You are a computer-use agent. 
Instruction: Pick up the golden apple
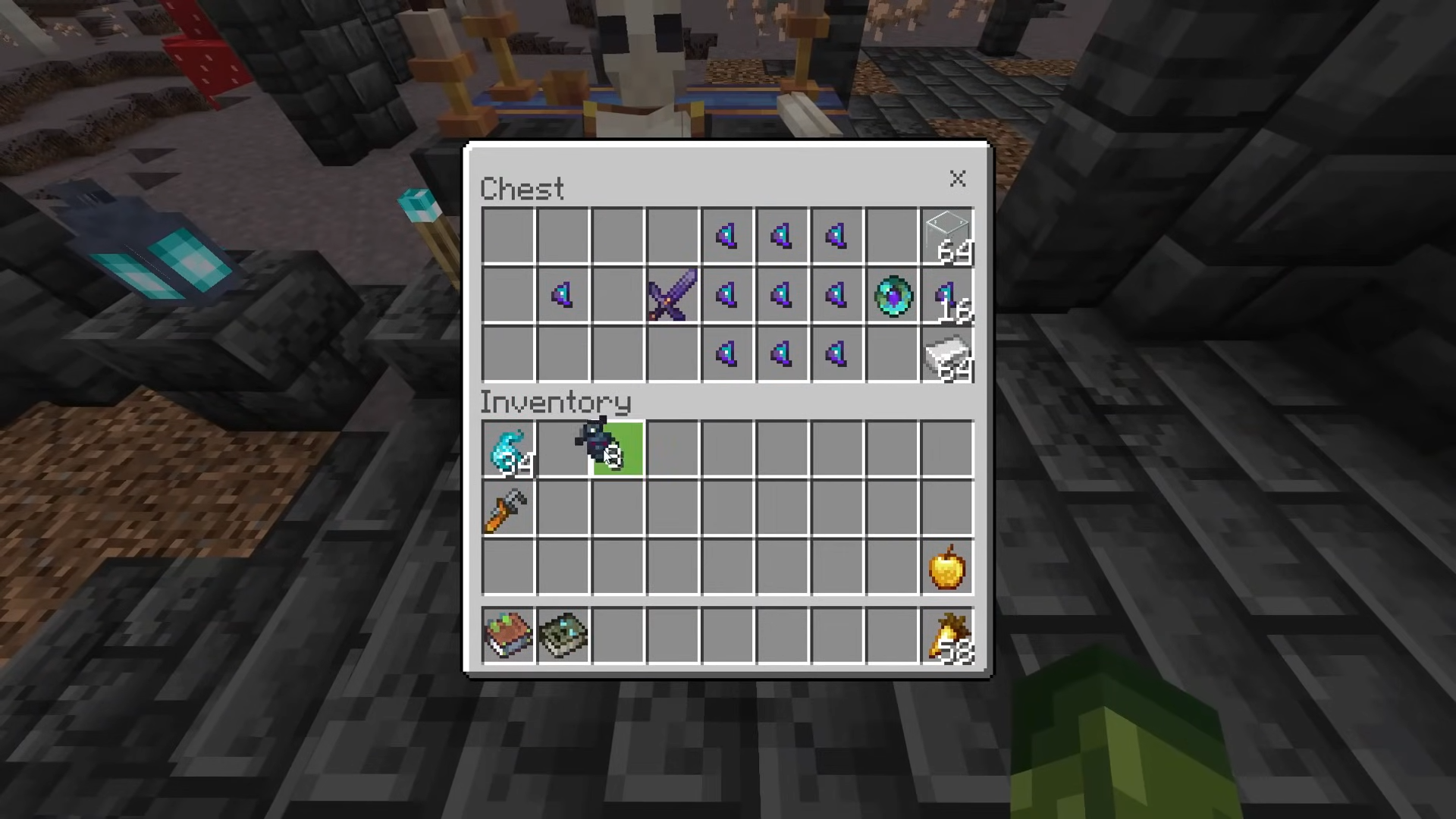pos(947,568)
